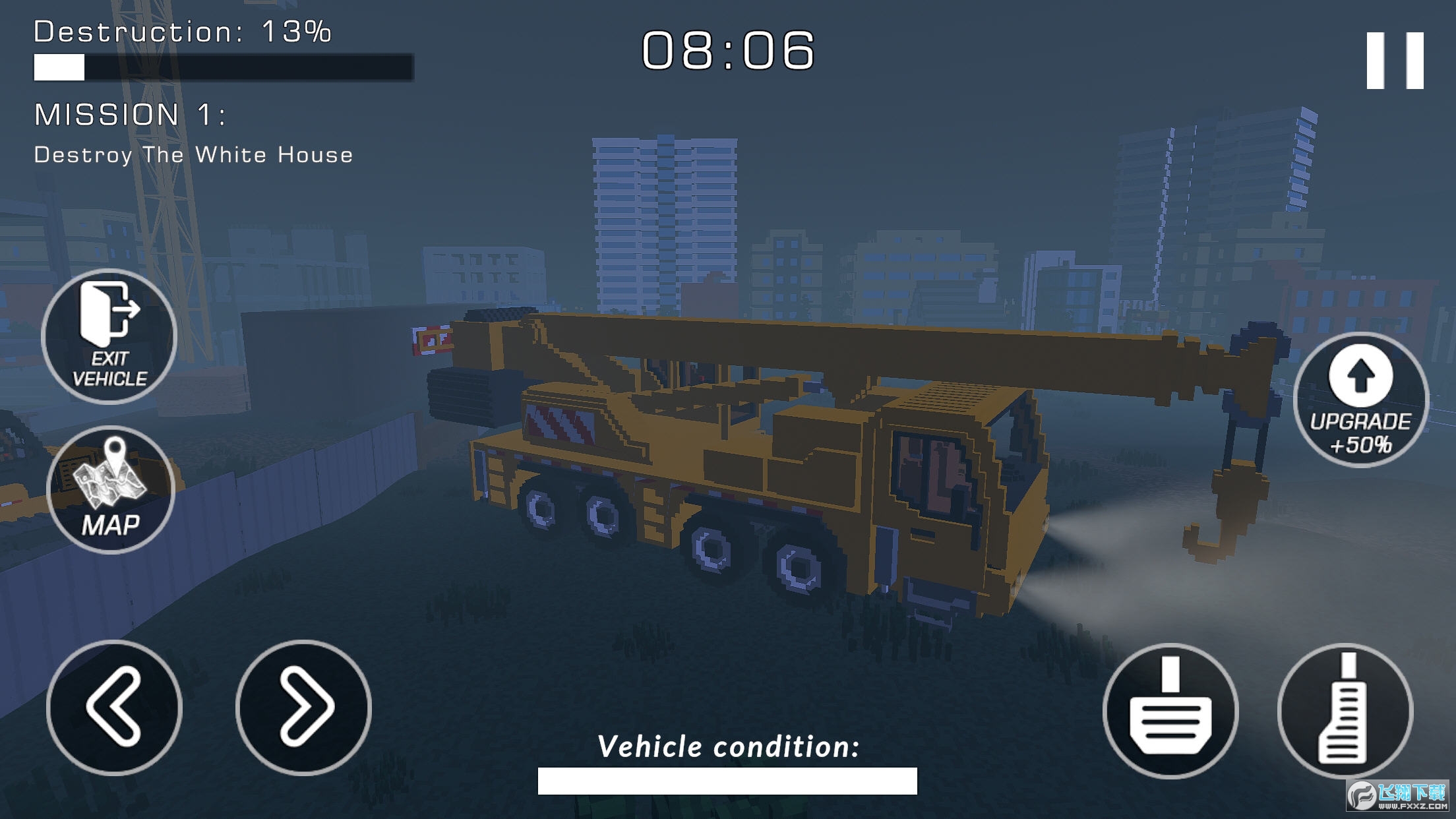
Task: Pause the game
Action: (1394, 60)
